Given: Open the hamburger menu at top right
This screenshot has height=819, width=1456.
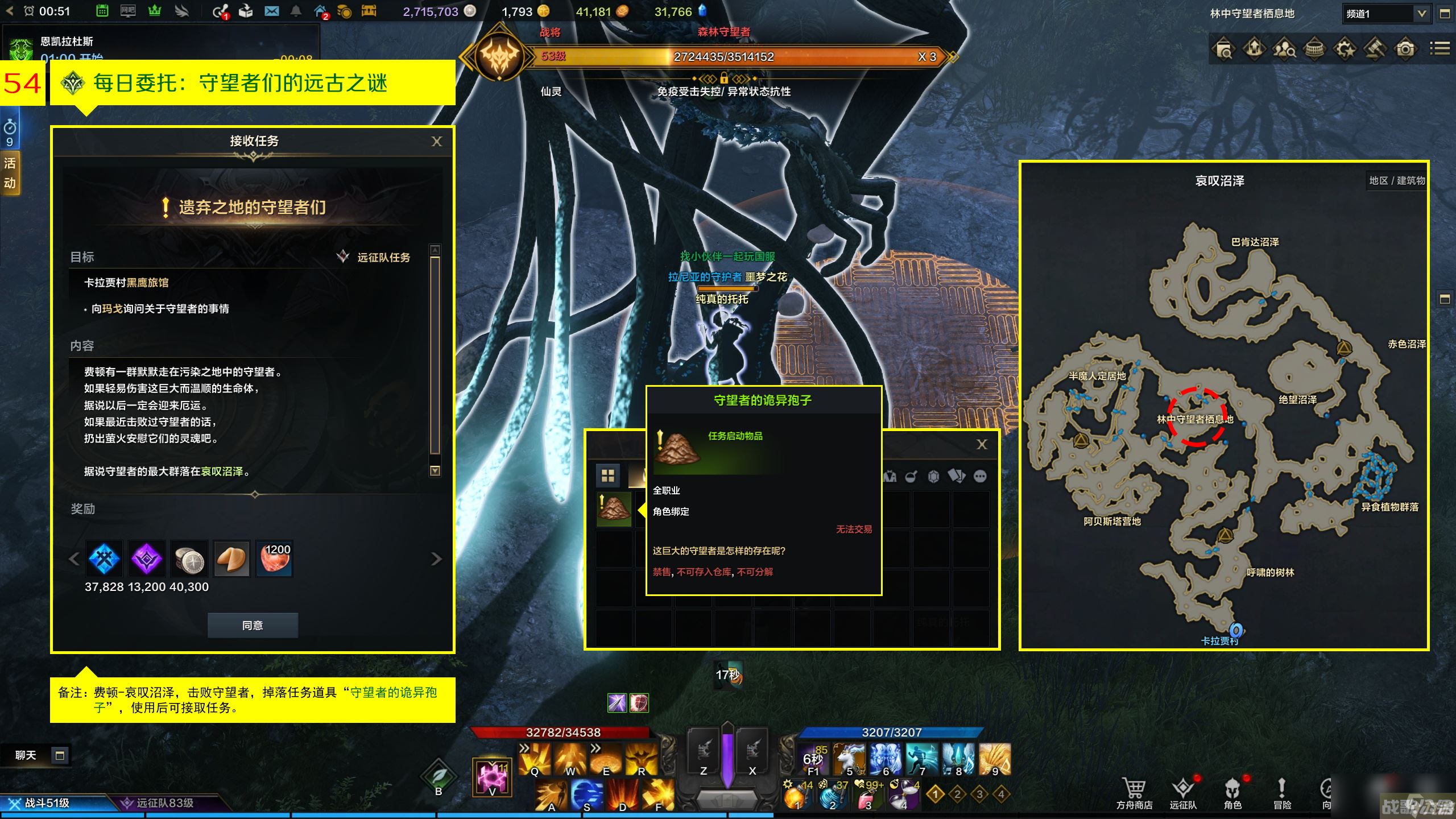Looking at the screenshot, I should tap(1440, 49).
